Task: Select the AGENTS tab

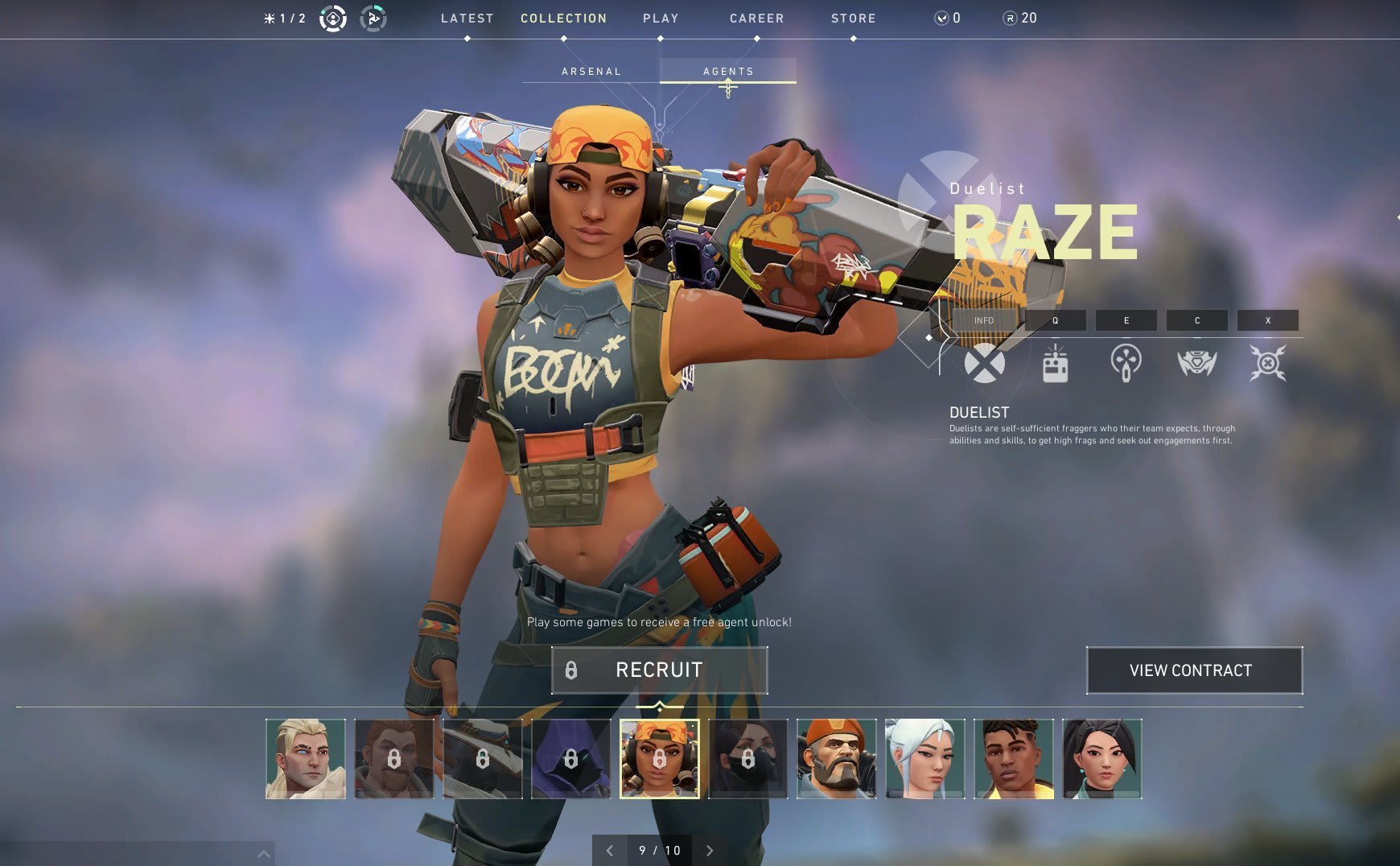Action: [728, 72]
